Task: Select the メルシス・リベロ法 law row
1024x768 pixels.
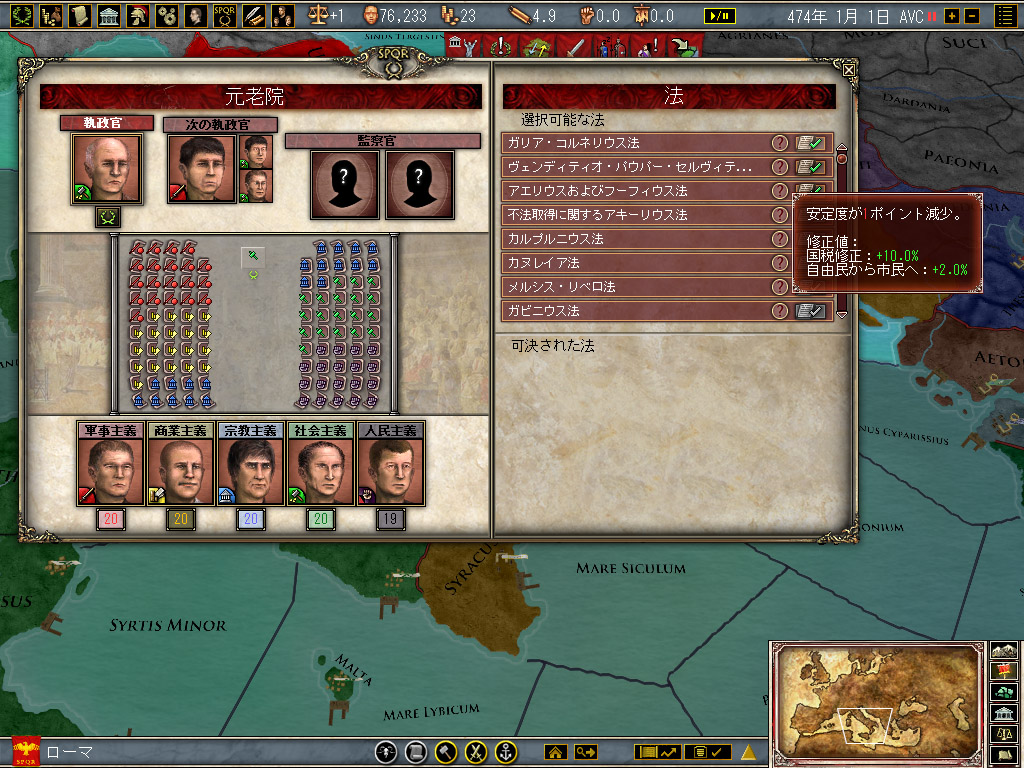Action: pos(635,287)
